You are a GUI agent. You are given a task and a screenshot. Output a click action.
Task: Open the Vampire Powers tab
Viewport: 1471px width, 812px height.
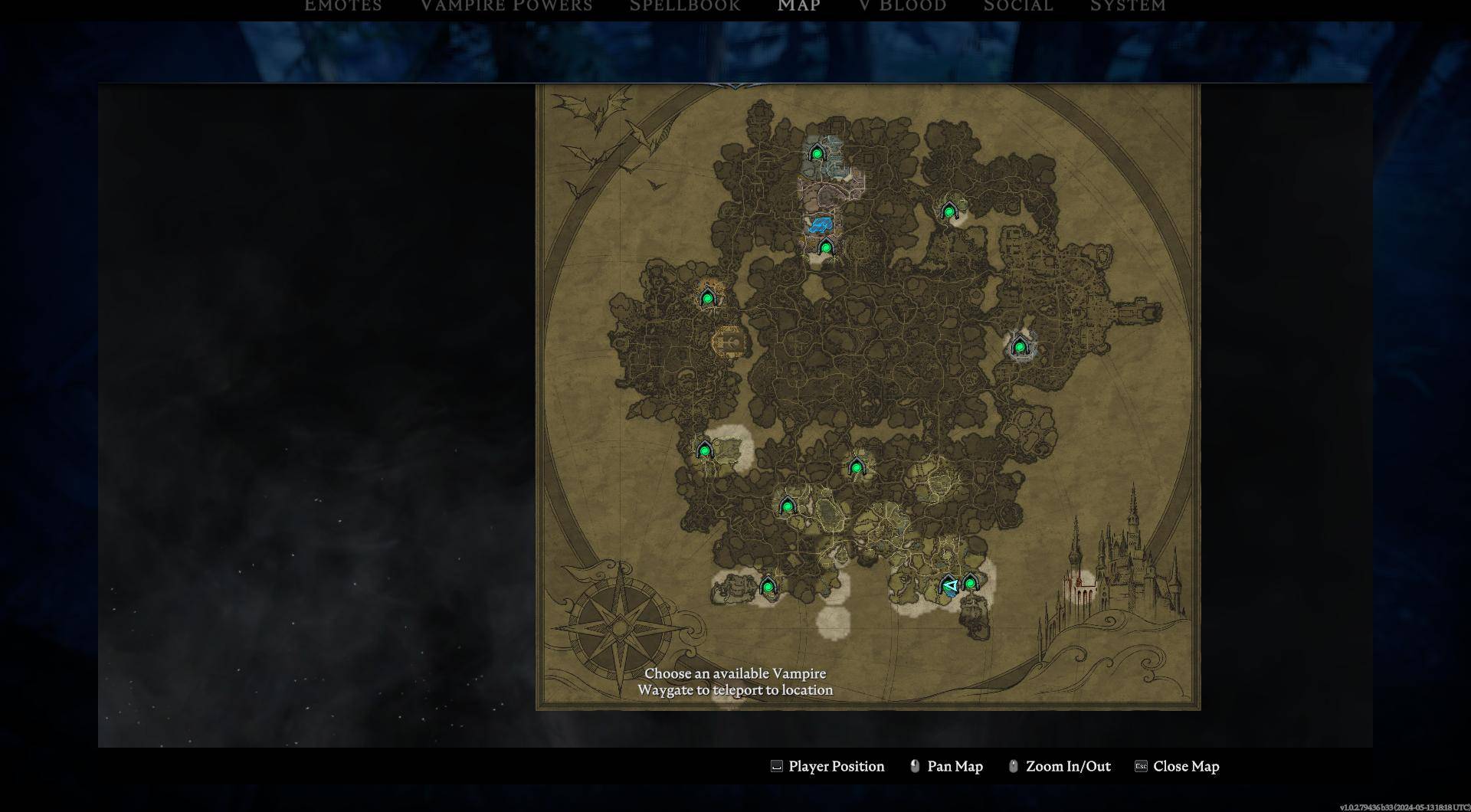coord(506,6)
